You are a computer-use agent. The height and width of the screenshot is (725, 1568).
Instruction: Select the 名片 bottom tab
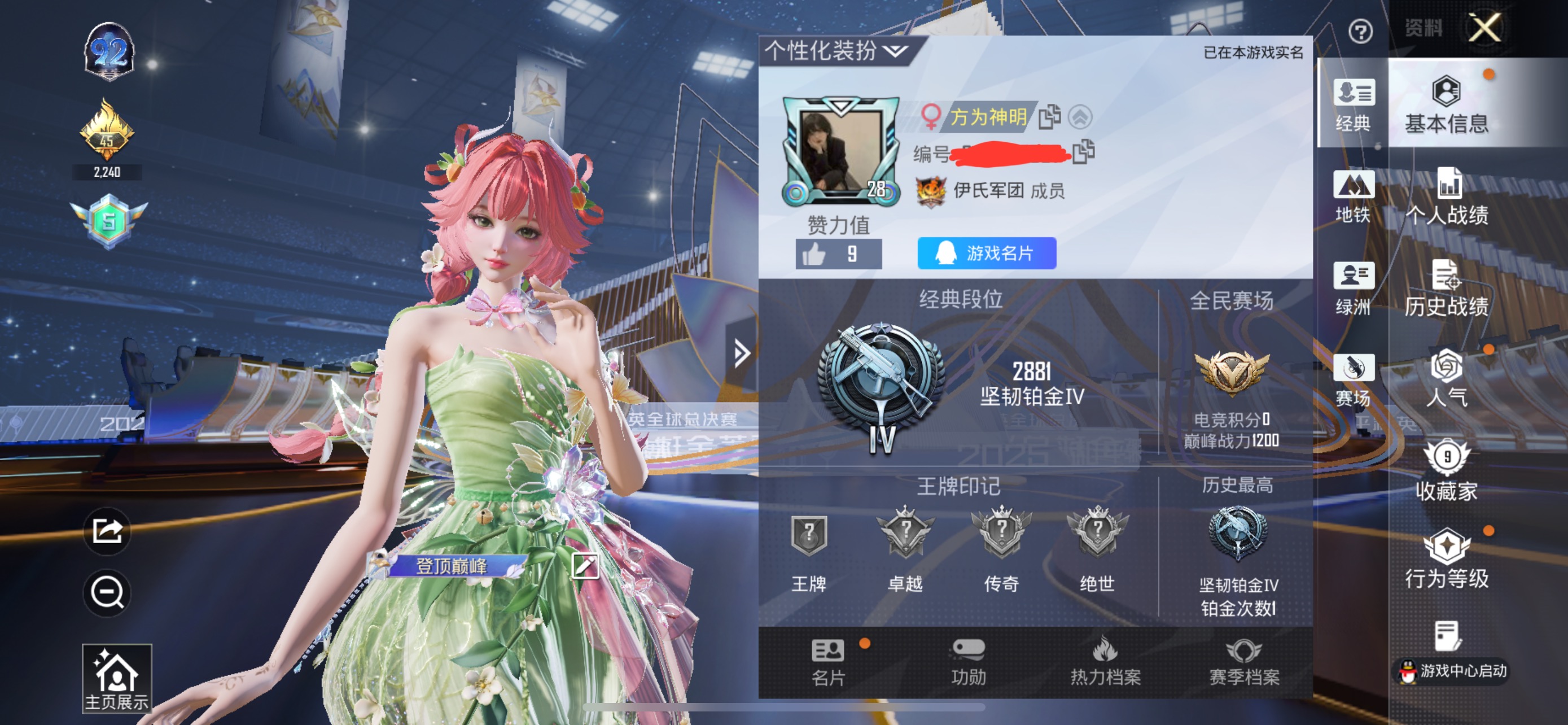pyautogui.click(x=828, y=662)
